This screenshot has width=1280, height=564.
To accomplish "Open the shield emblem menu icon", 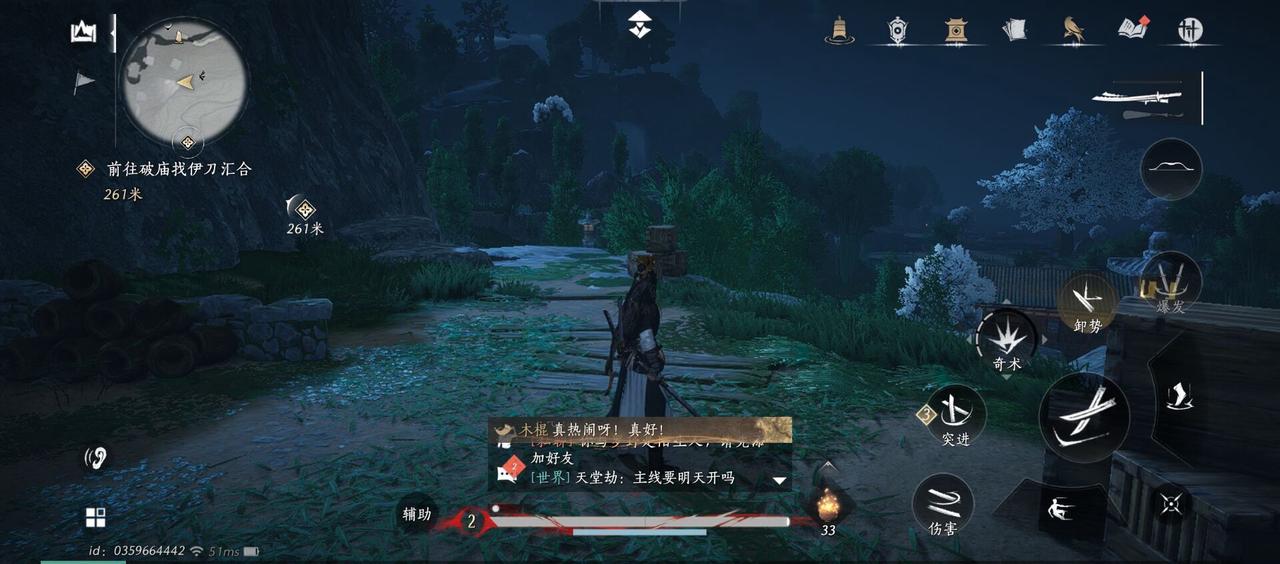I will point(898,30).
